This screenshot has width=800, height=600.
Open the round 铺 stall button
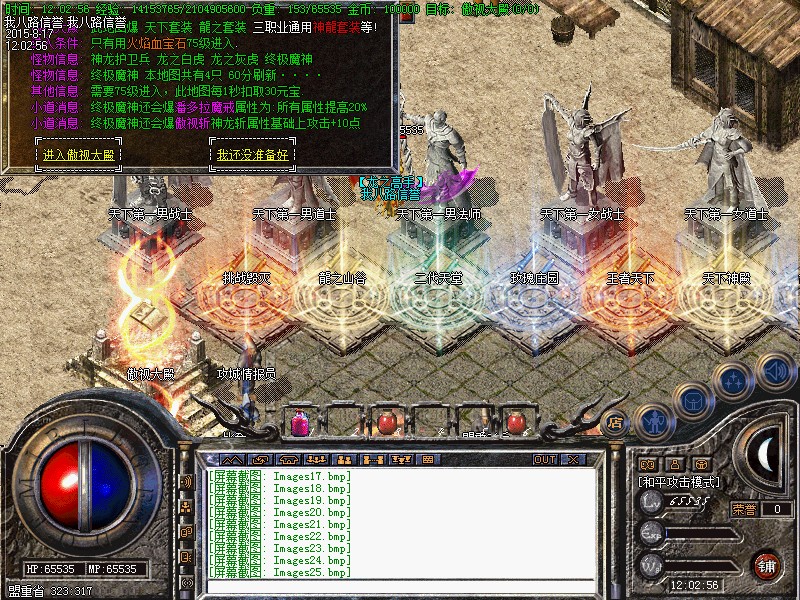[767, 565]
